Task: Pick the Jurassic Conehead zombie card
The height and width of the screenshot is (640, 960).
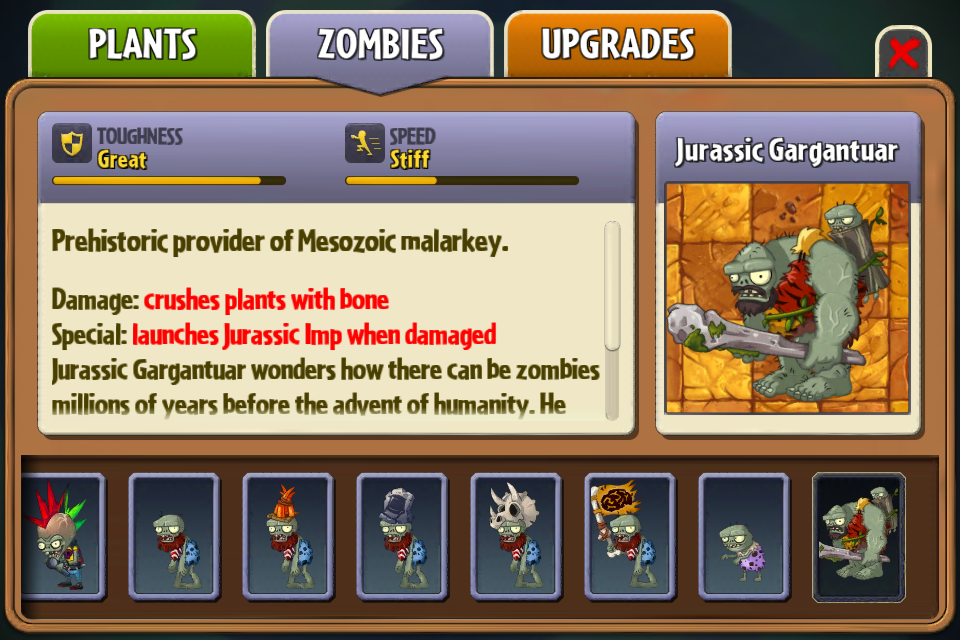Action: pos(288,537)
